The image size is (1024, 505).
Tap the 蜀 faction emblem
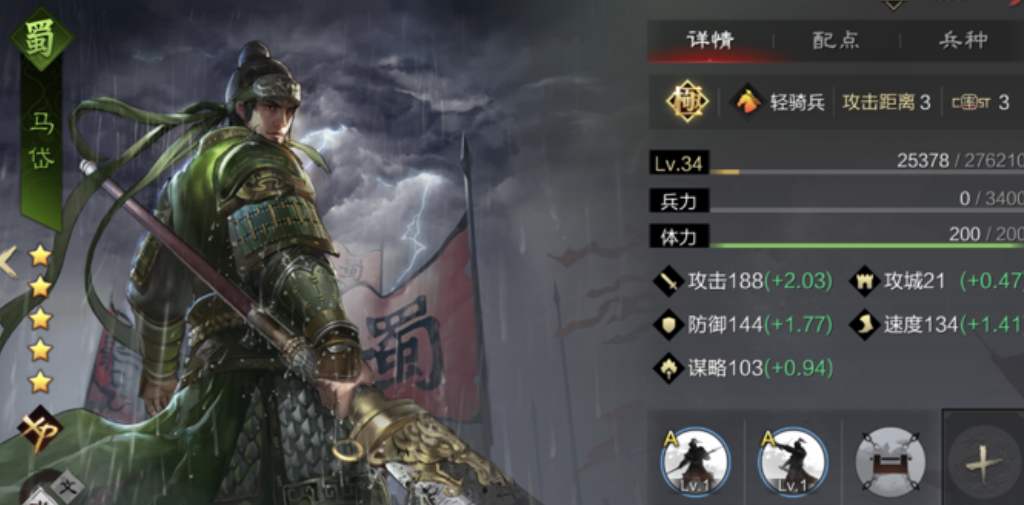coord(41,38)
